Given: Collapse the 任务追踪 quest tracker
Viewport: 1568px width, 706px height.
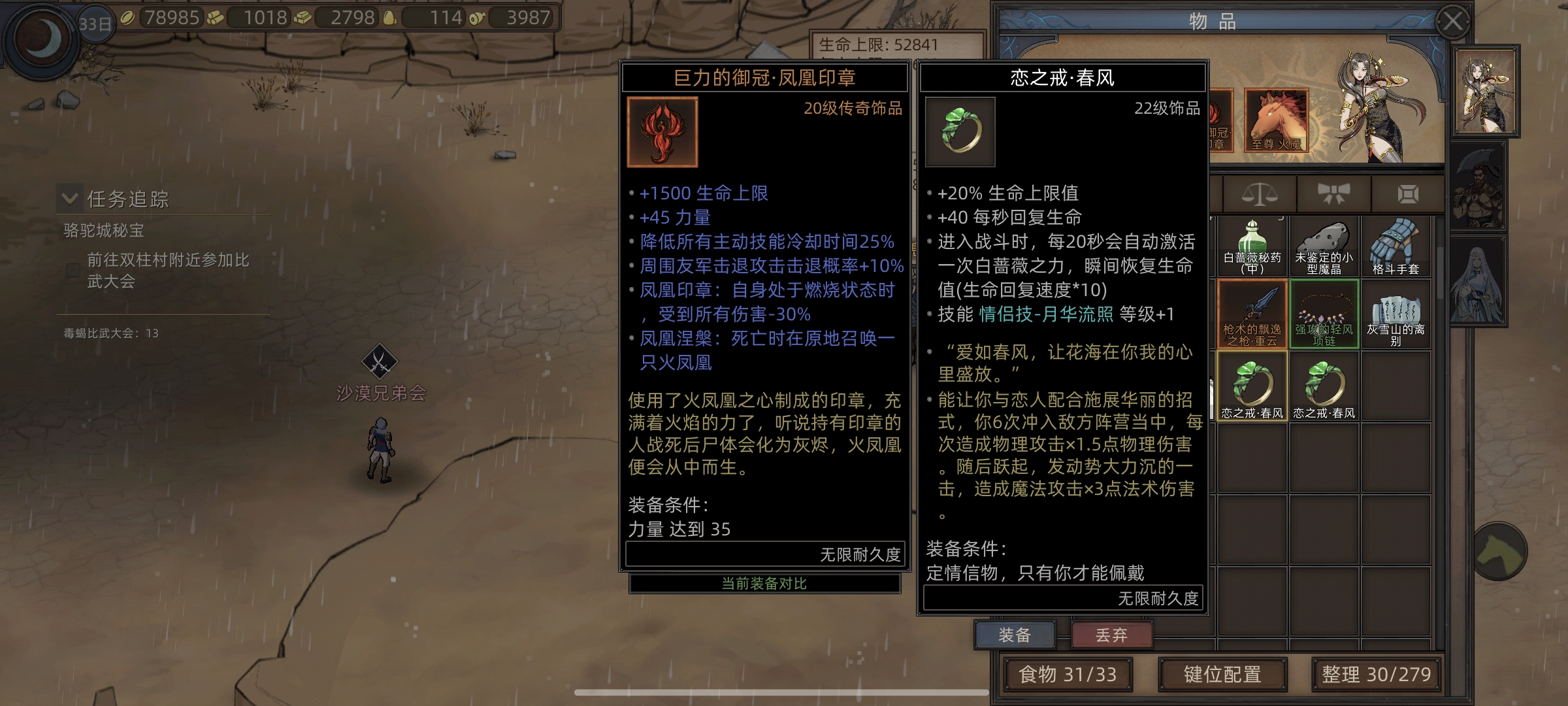Looking at the screenshot, I should pos(69,198).
